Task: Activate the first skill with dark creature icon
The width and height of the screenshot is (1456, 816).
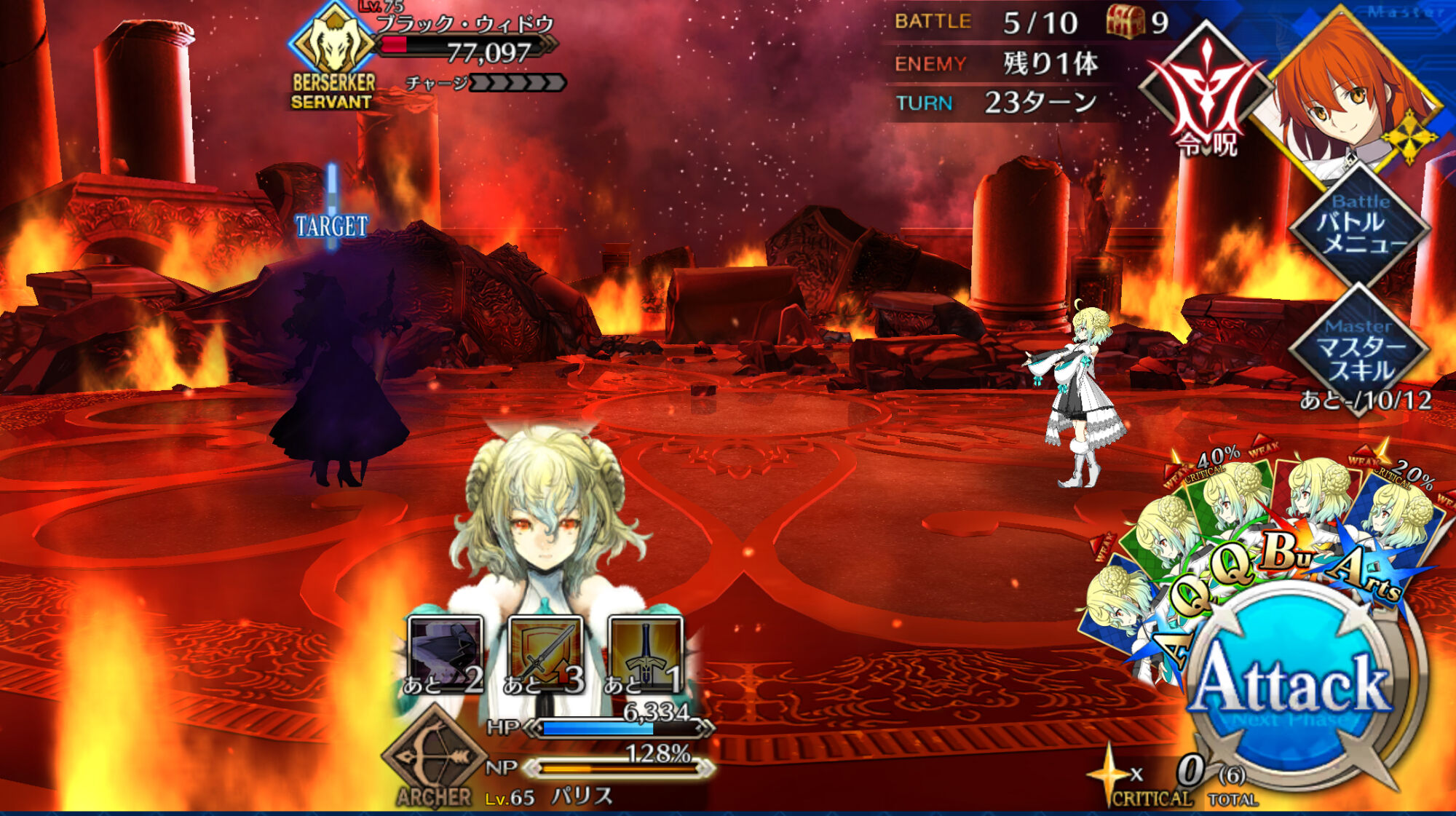Action: (x=445, y=654)
